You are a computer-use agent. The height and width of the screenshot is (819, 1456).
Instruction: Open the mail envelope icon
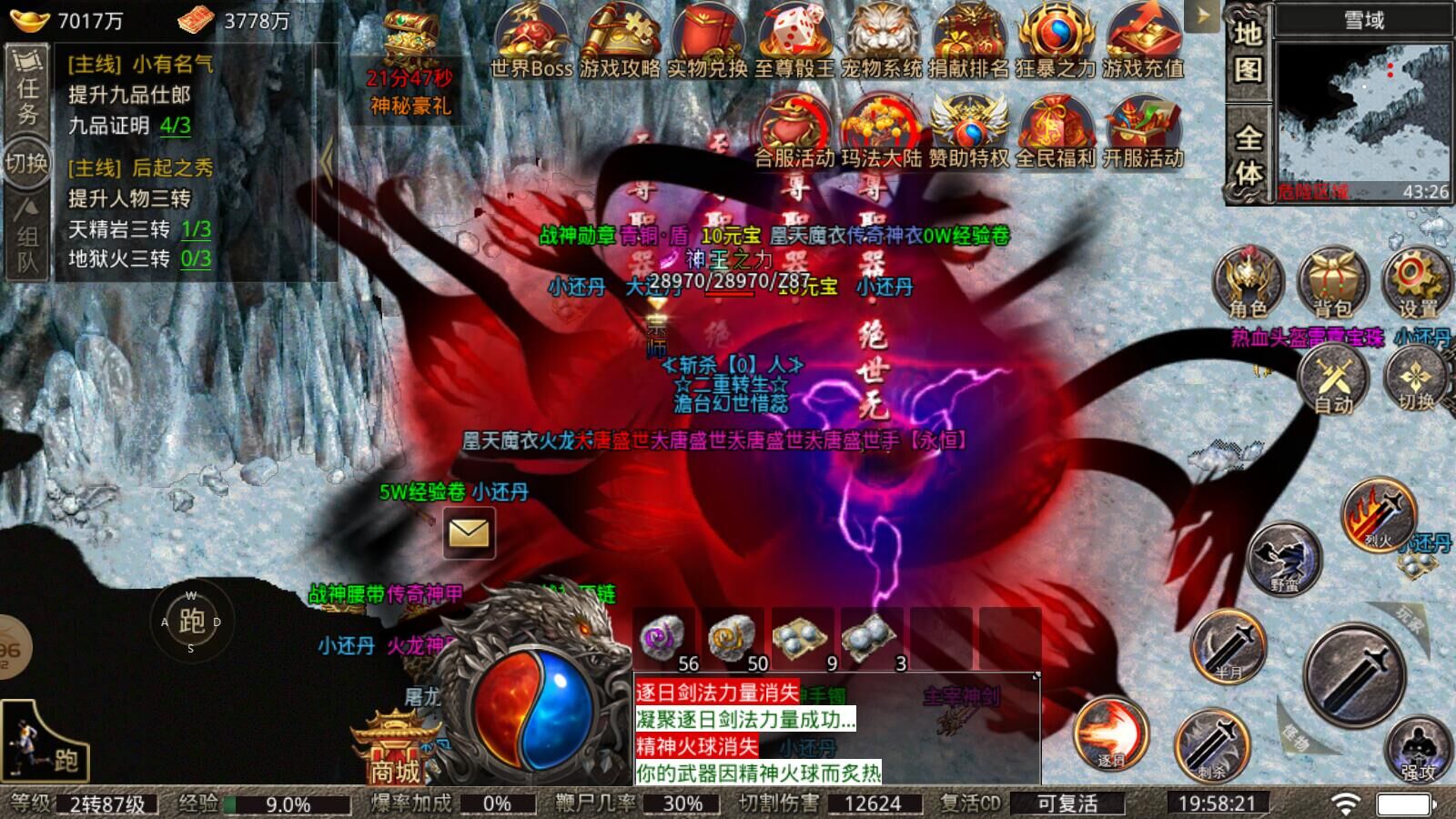pyautogui.click(x=470, y=532)
